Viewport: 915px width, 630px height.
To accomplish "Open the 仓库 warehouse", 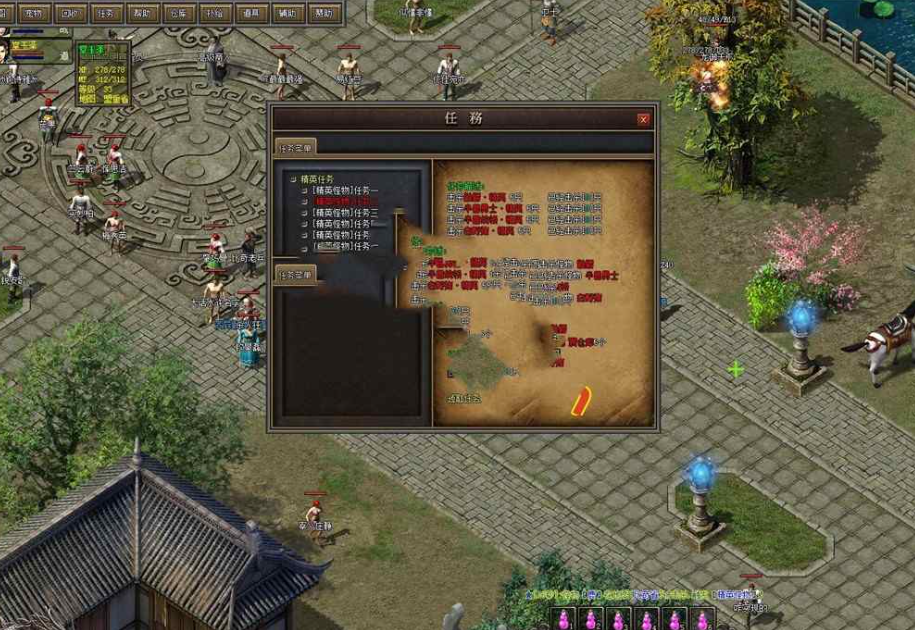I will tap(178, 14).
